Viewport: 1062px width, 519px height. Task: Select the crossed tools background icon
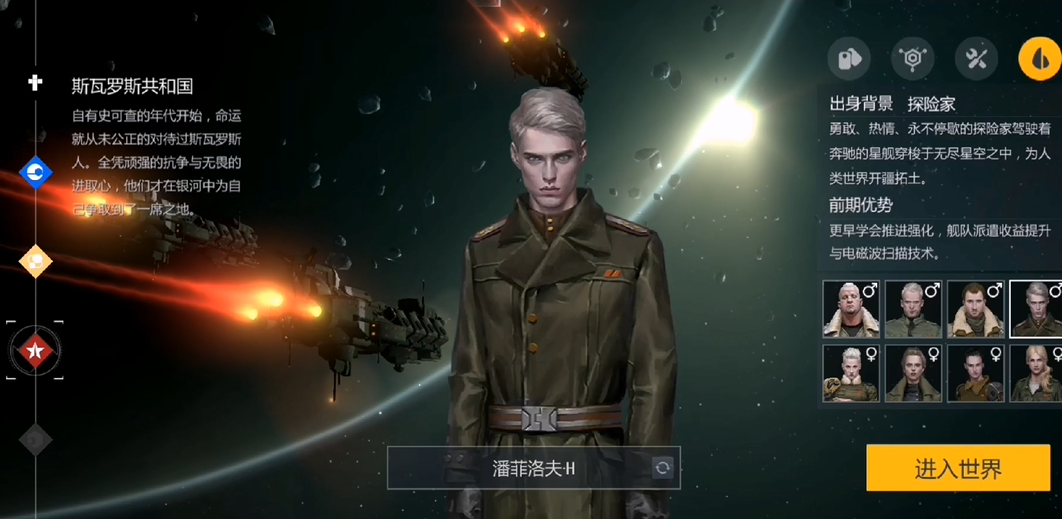(x=976, y=59)
